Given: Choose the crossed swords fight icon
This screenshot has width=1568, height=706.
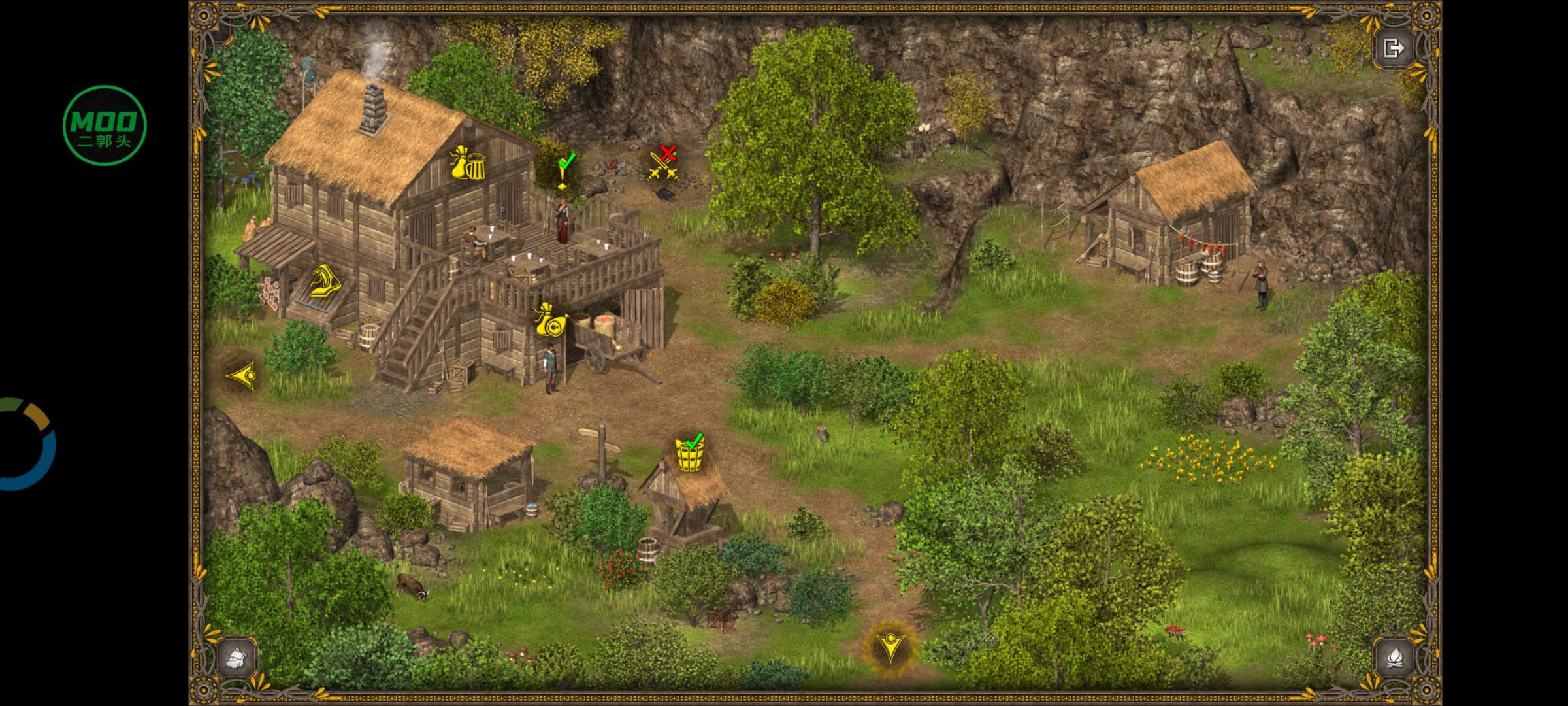Looking at the screenshot, I should point(663,164).
